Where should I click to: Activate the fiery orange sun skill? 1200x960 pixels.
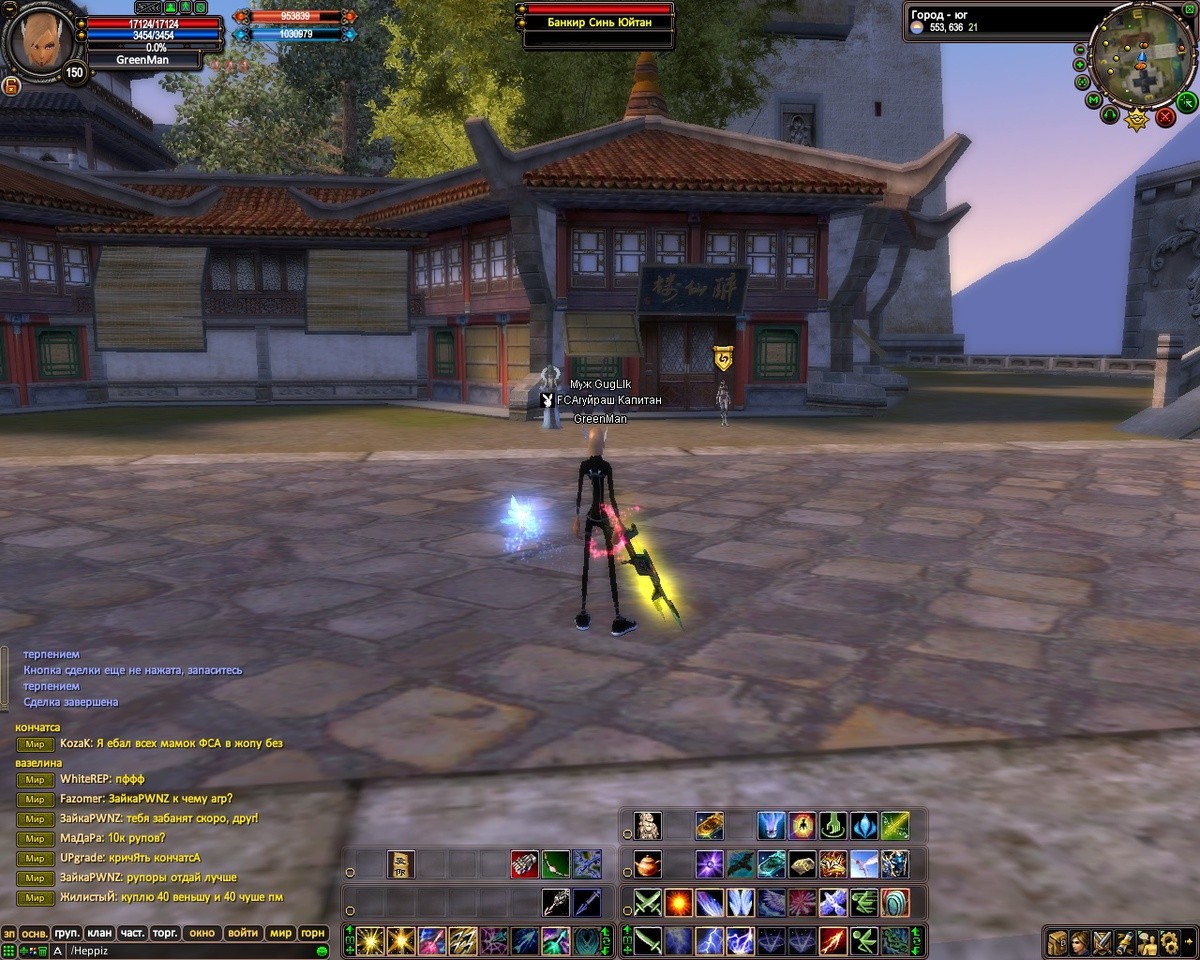click(x=678, y=903)
